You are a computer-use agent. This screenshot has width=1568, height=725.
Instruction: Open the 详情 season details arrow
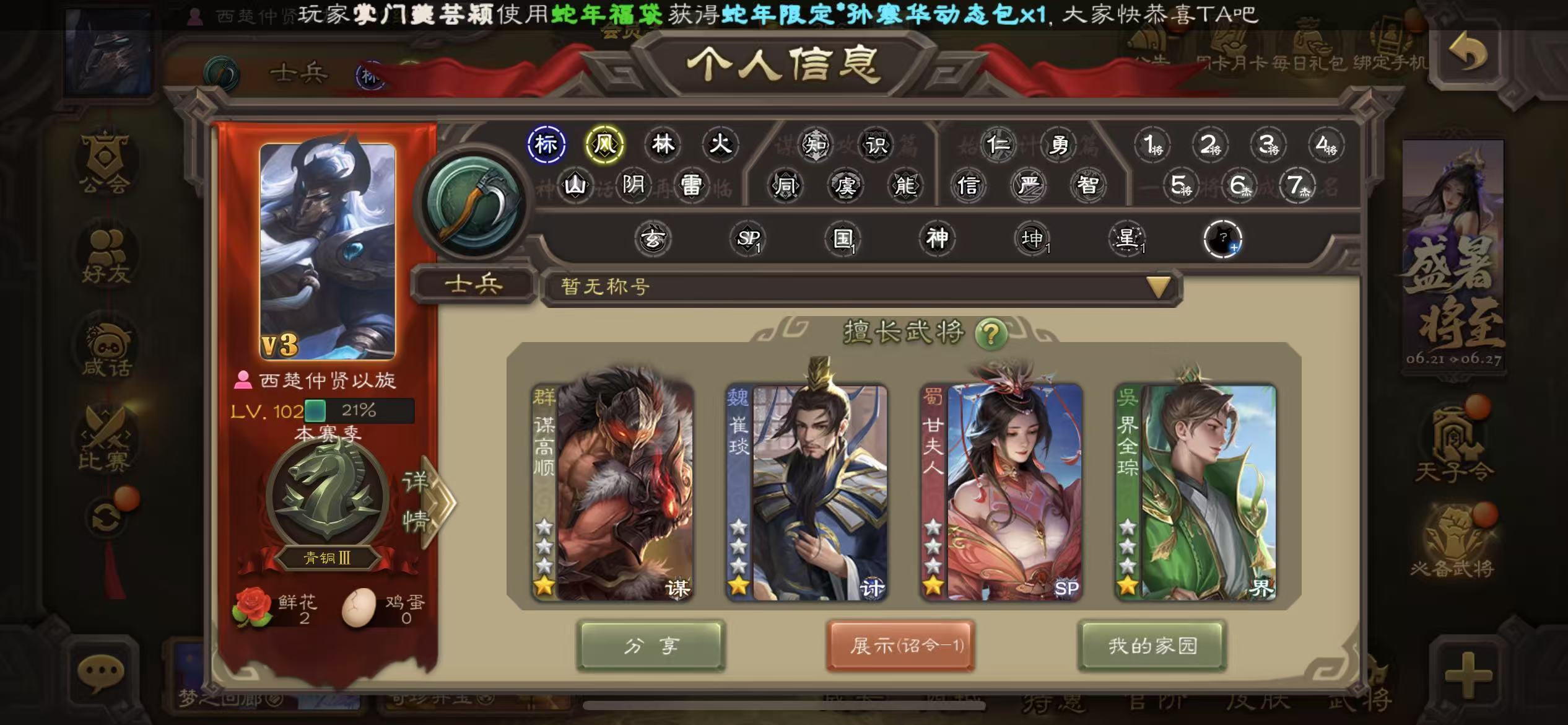tap(429, 502)
